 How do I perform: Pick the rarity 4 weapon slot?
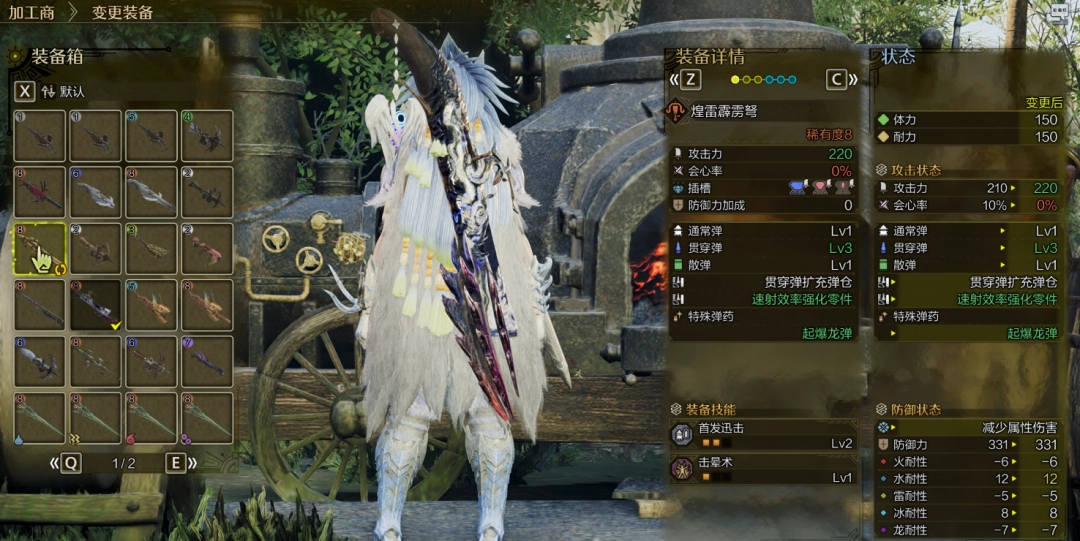208,136
